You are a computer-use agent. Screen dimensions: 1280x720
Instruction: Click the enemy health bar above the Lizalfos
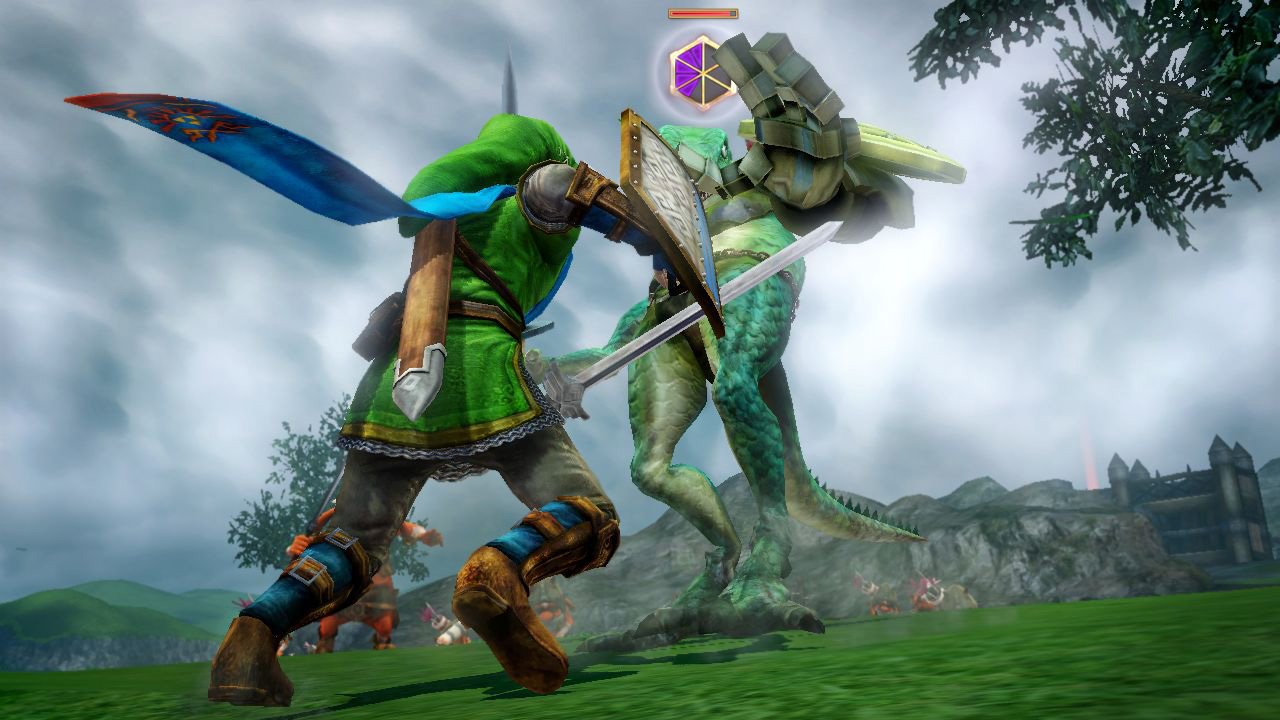(x=700, y=13)
